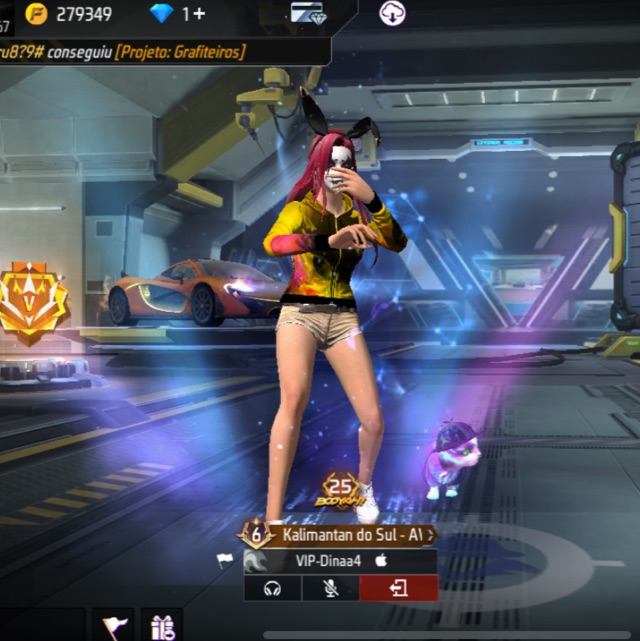Click the small white flag beside the name plate
The image size is (640, 641).
tap(225, 561)
